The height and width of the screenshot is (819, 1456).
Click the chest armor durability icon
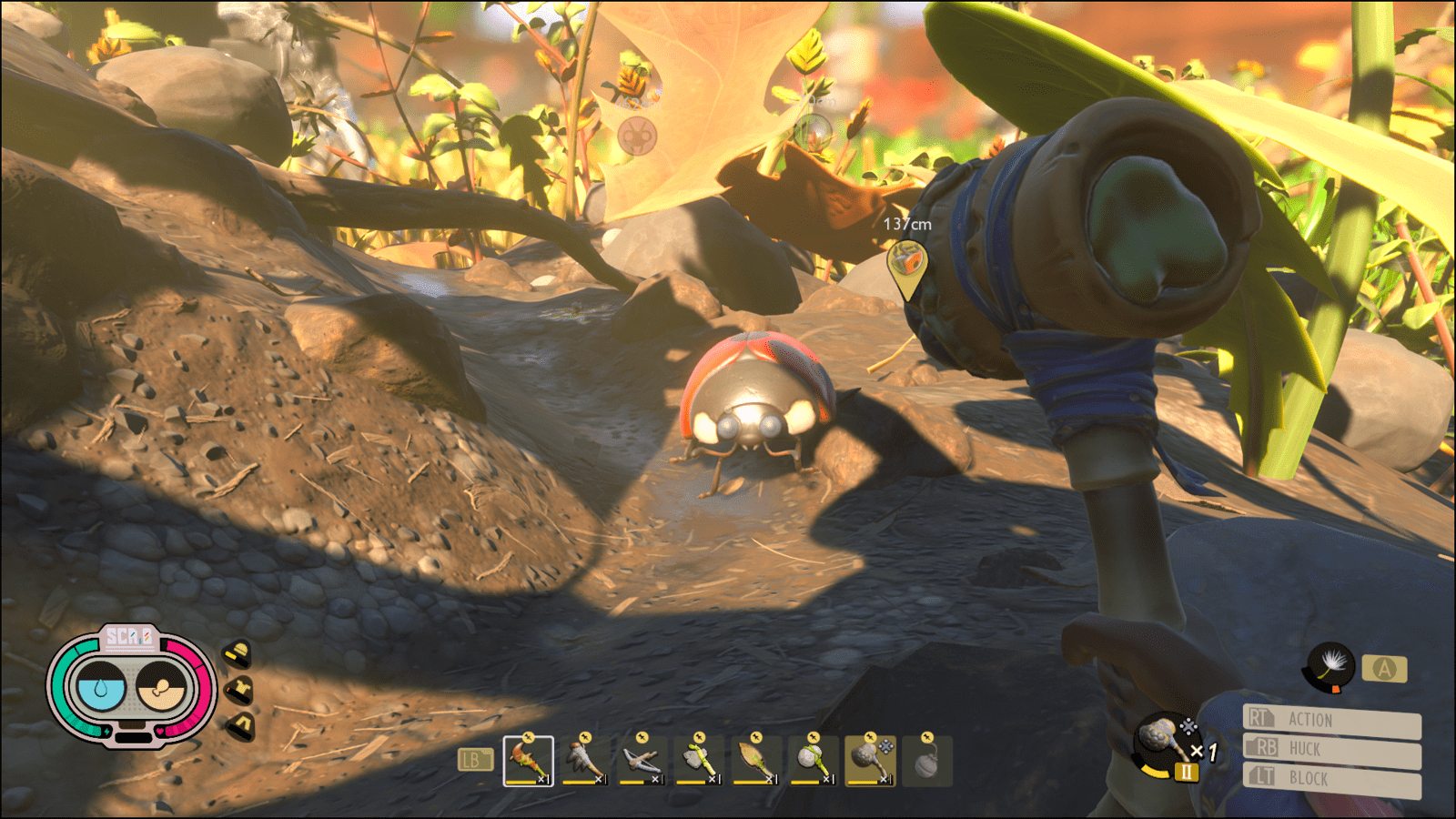[239, 690]
